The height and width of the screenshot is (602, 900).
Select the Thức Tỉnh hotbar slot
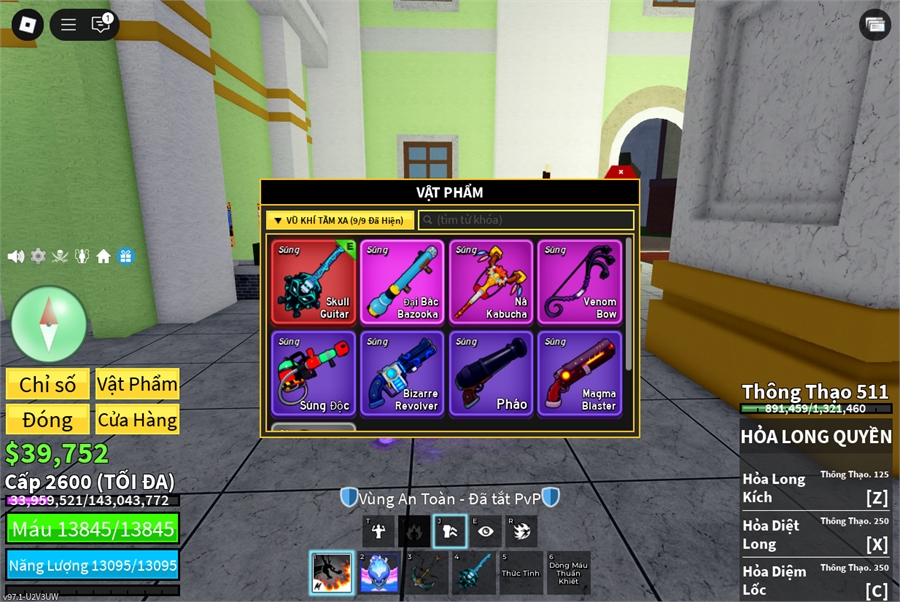point(520,573)
